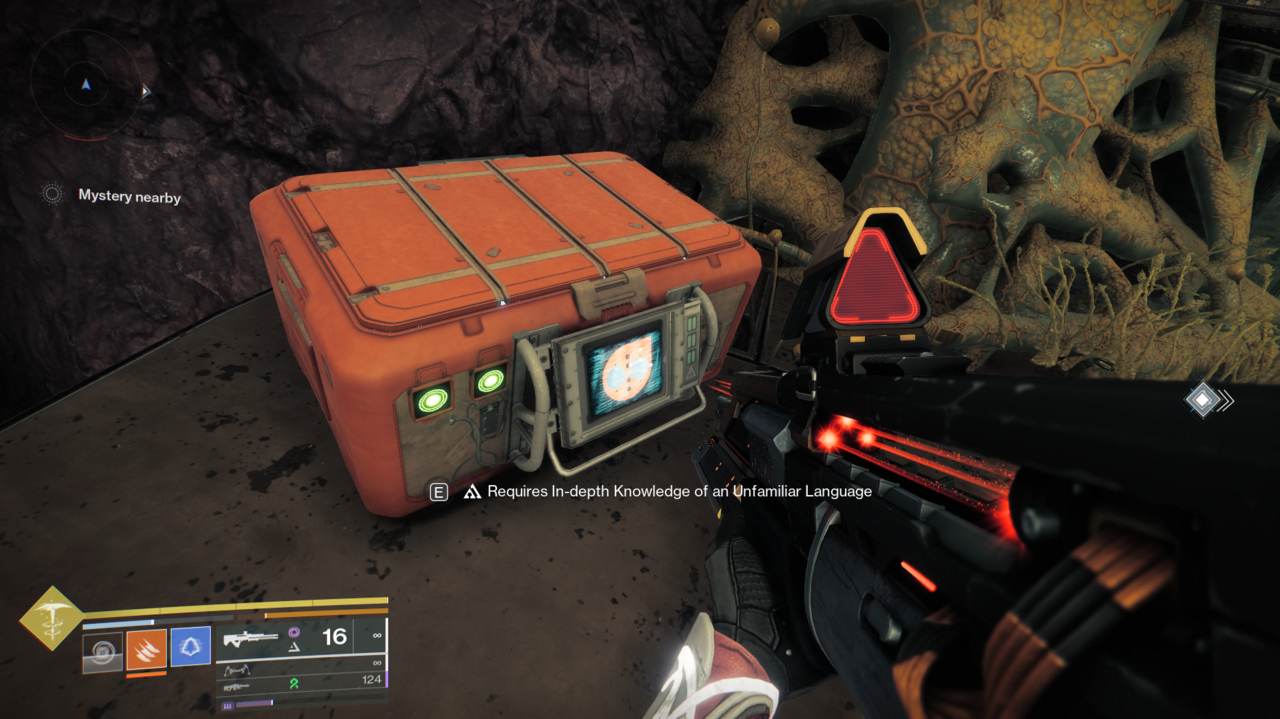
Task: Click the circular radar in the corner
Action: pyautogui.click(x=85, y=86)
